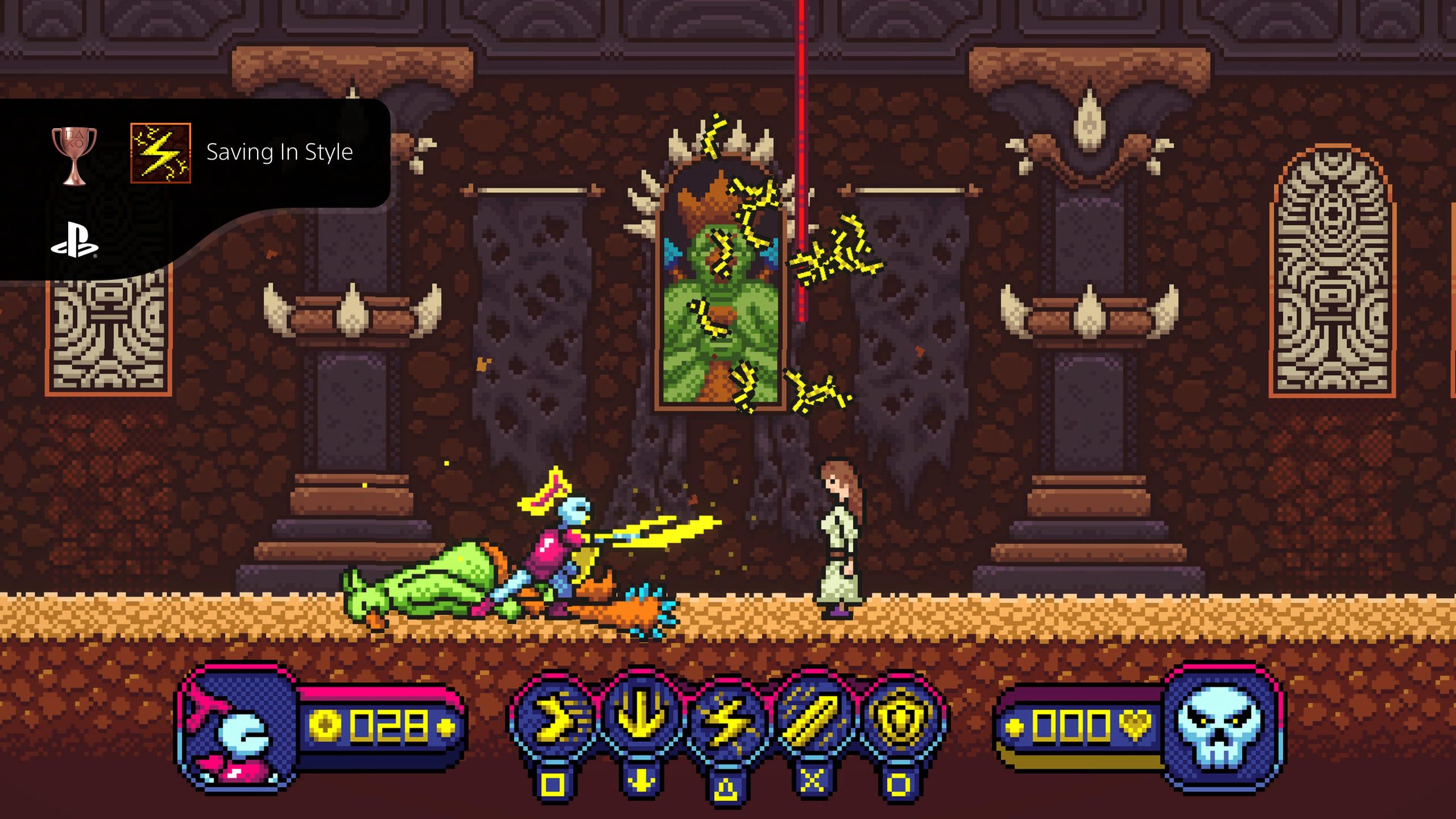
Task: Click the trophy's lightning thumbnail image
Action: (160, 154)
